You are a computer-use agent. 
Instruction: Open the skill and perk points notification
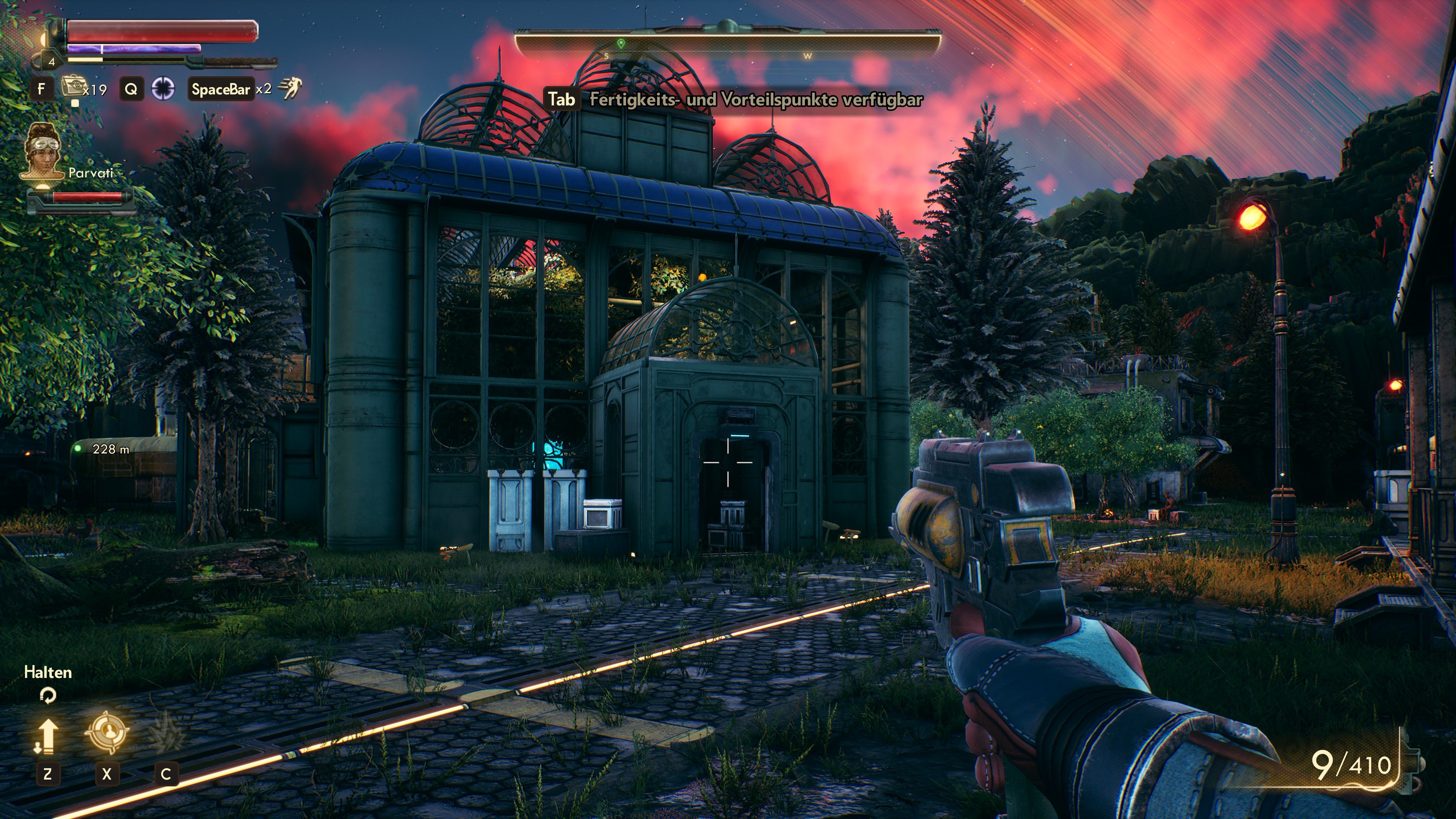(x=734, y=100)
